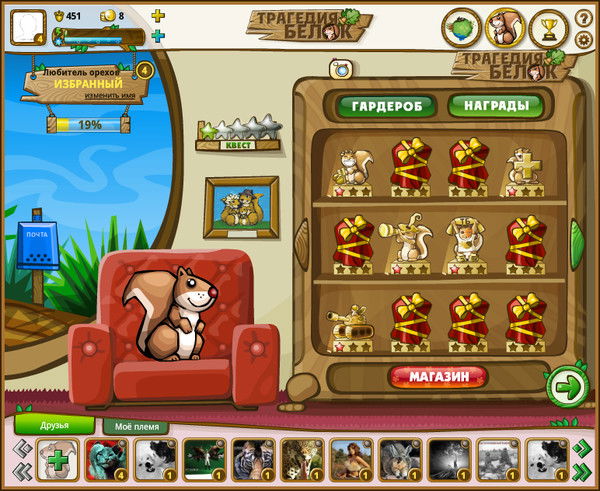Click the green arrow next button
The width and height of the screenshot is (600, 491).
click(x=567, y=385)
